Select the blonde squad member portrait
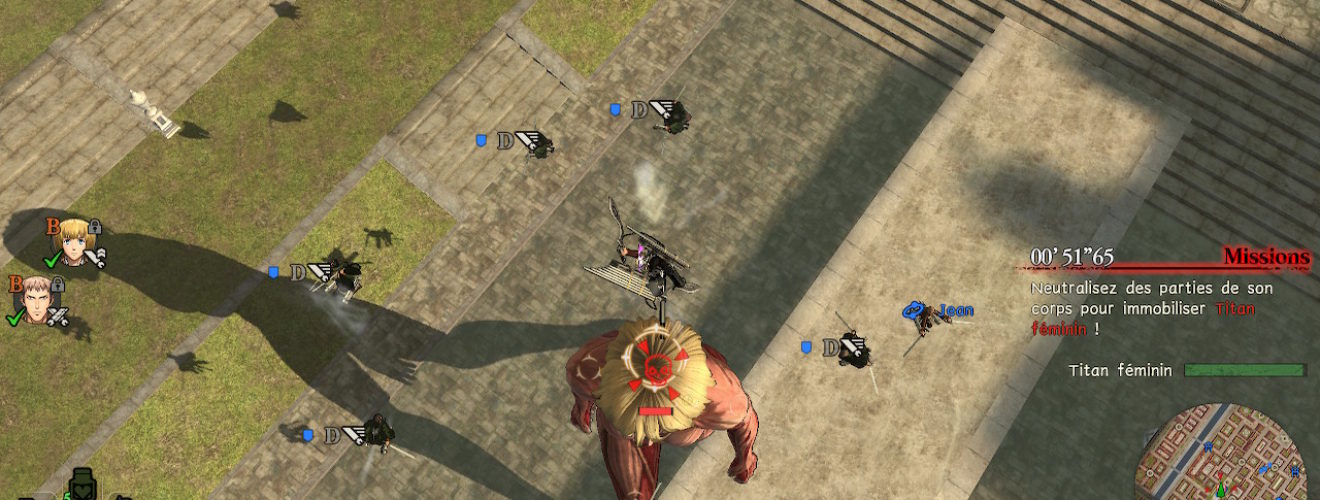Screen dimensions: 1320x500 point(73,240)
